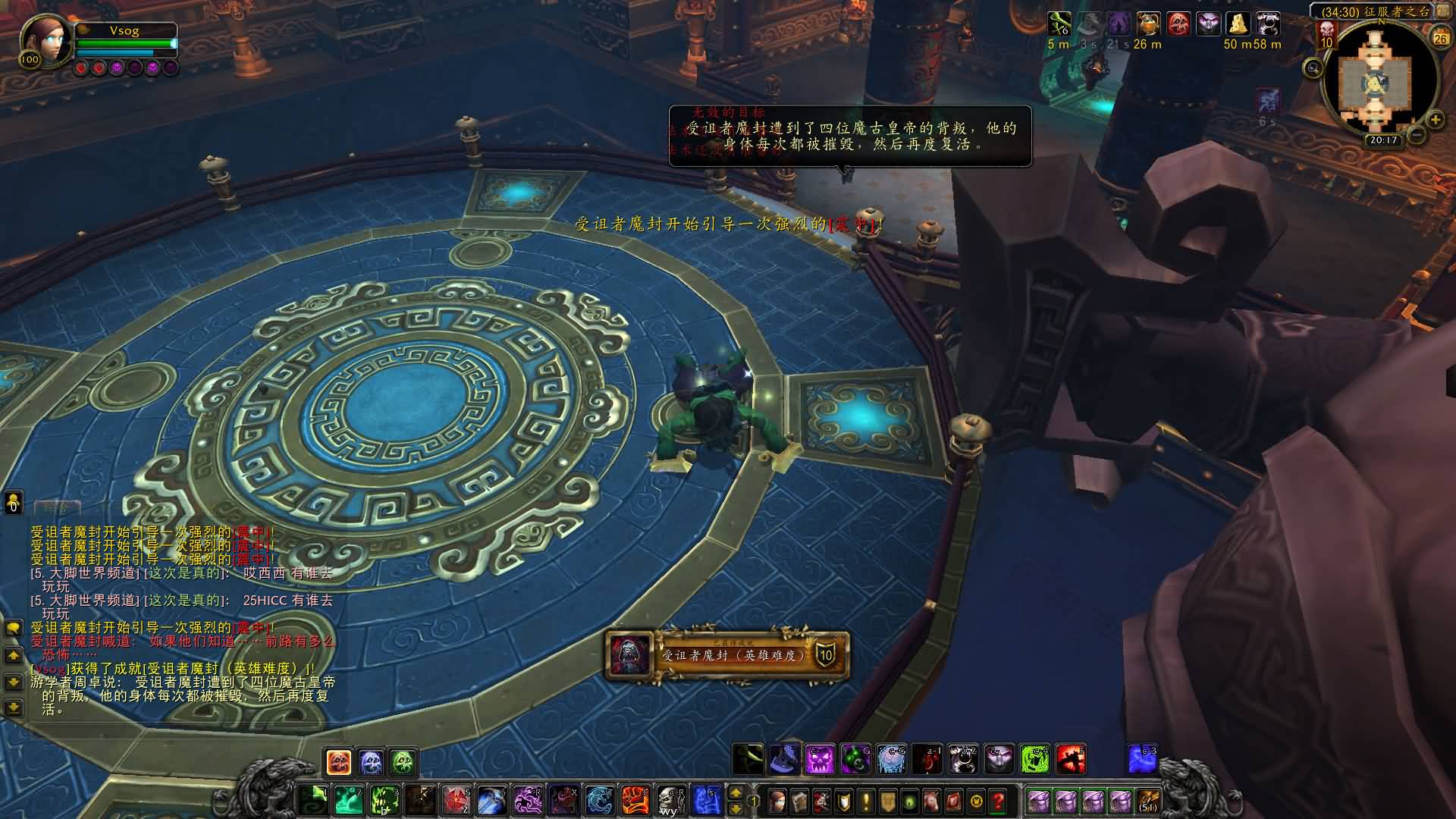The height and width of the screenshot is (819, 1456).
Task: Open the red question mark help button
Action: click(998, 801)
